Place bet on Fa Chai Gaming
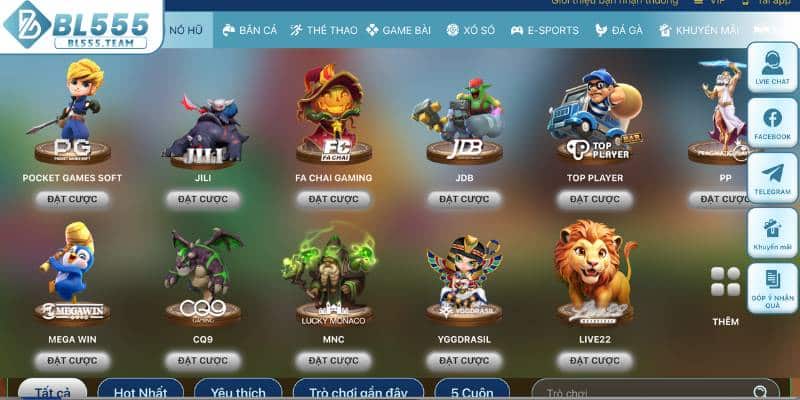The image size is (800, 400). pyautogui.click(x=333, y=199)
